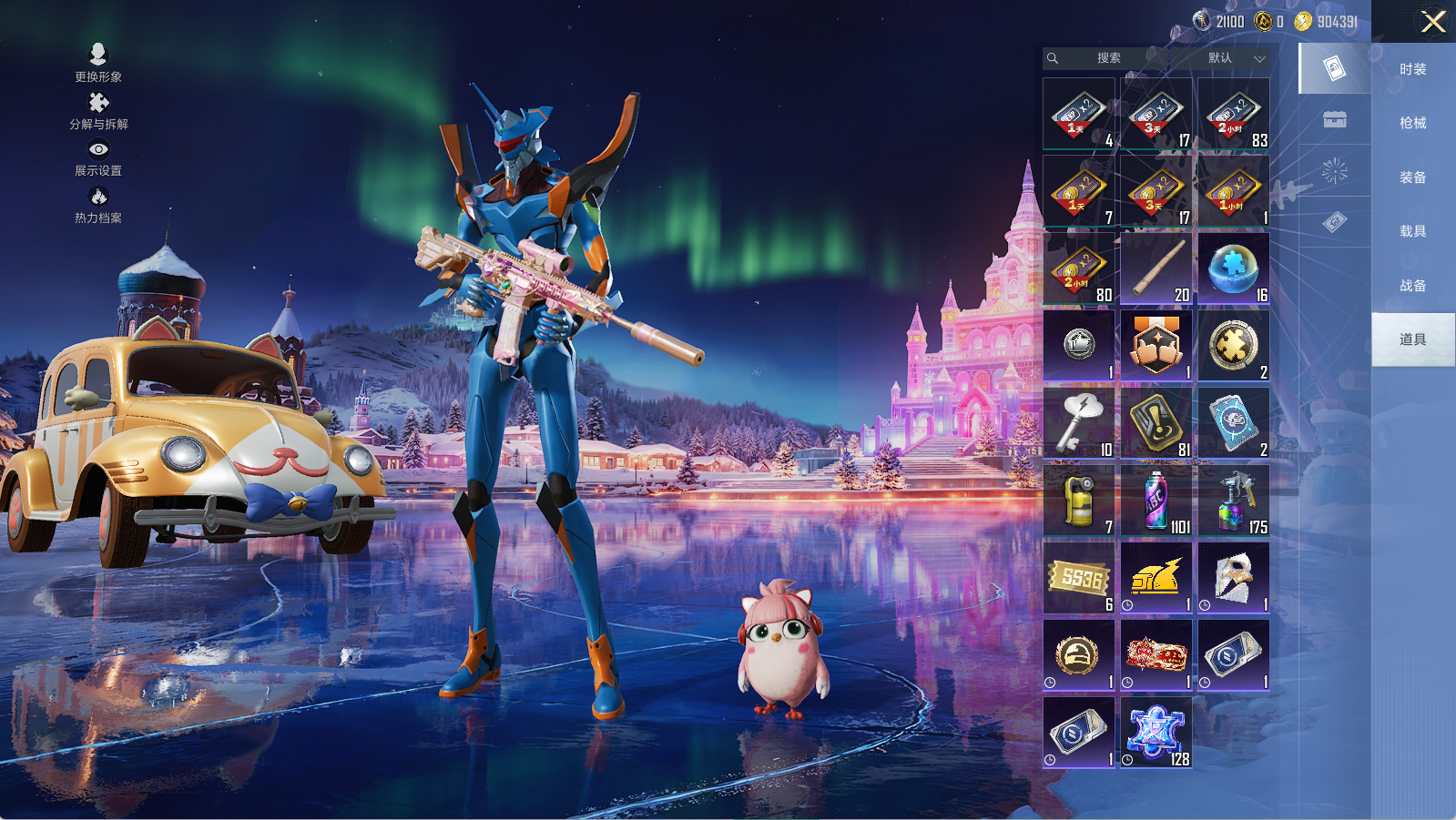
Task: Switch to the 时装 tab
Action: 1412,69
